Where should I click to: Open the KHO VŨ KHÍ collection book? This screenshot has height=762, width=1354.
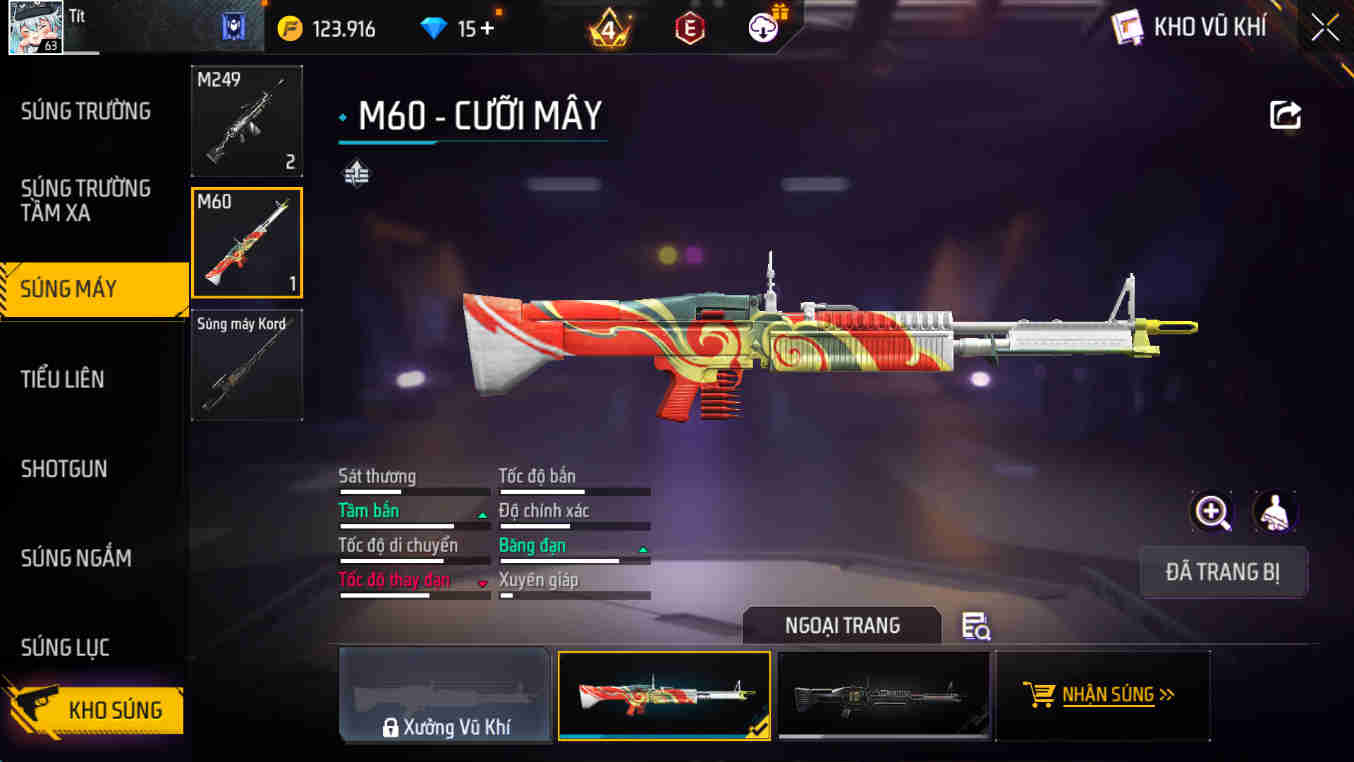pyautogui.click(x=1190, y=27)
